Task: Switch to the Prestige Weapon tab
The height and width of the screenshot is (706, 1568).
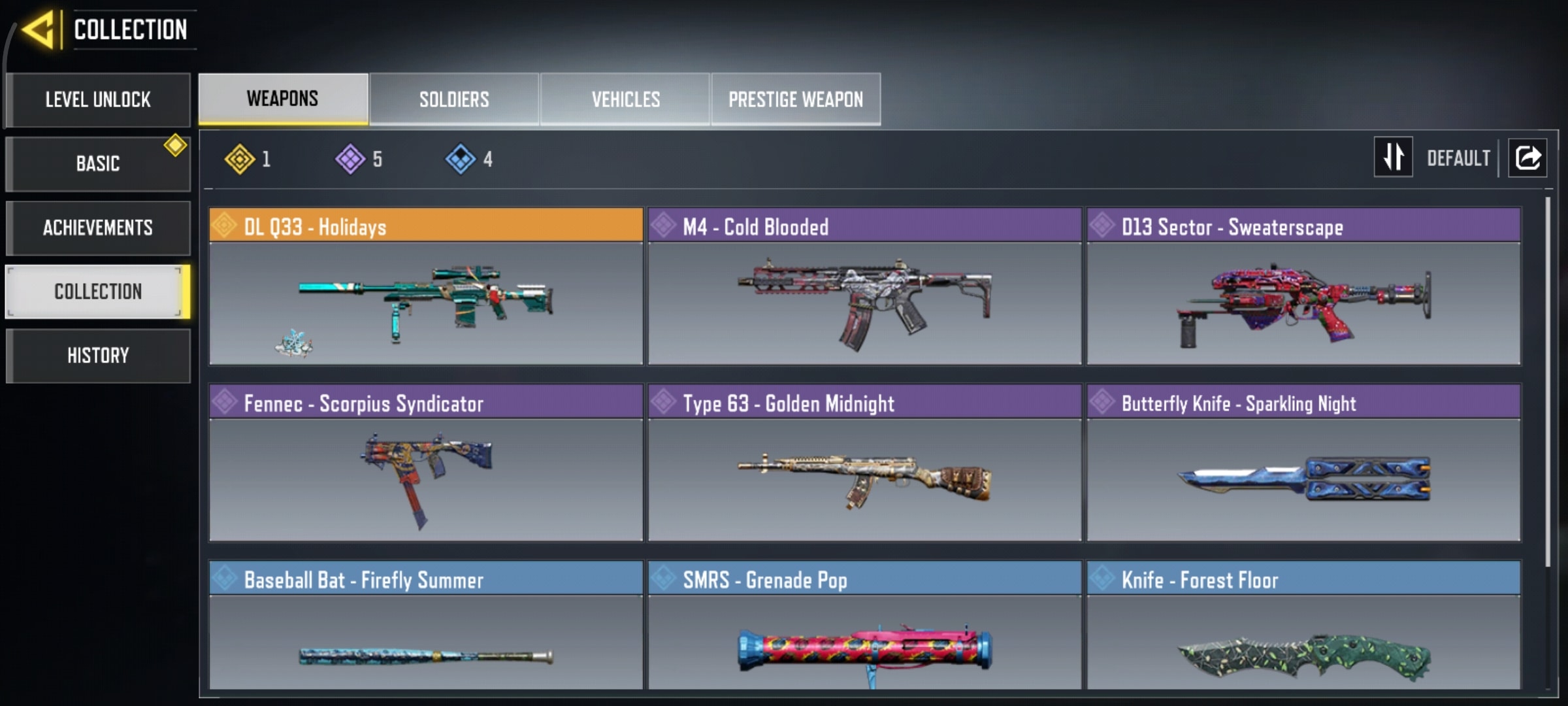Action: (796, 99)
